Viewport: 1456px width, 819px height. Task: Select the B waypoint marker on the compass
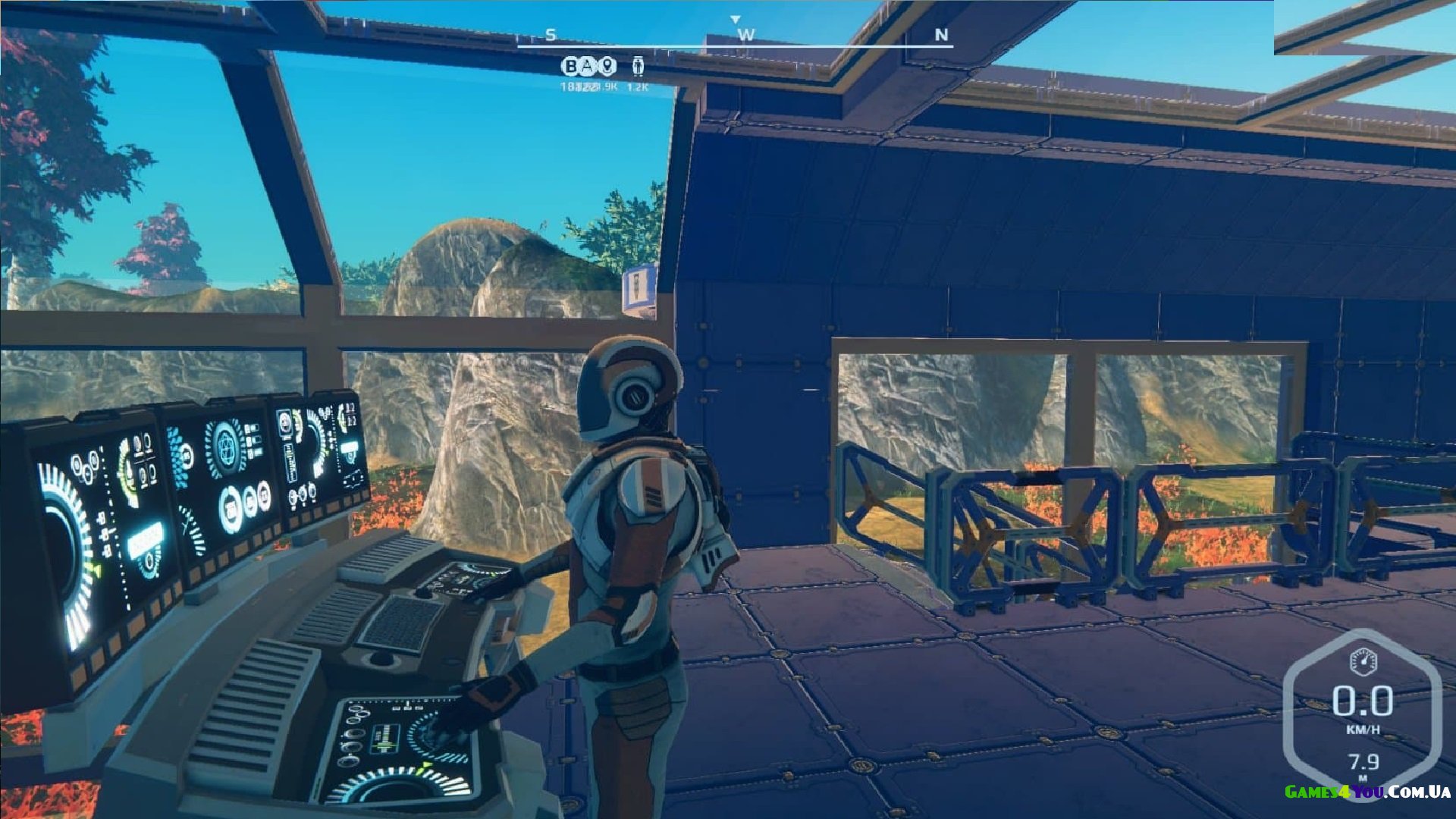coord(571,67)
